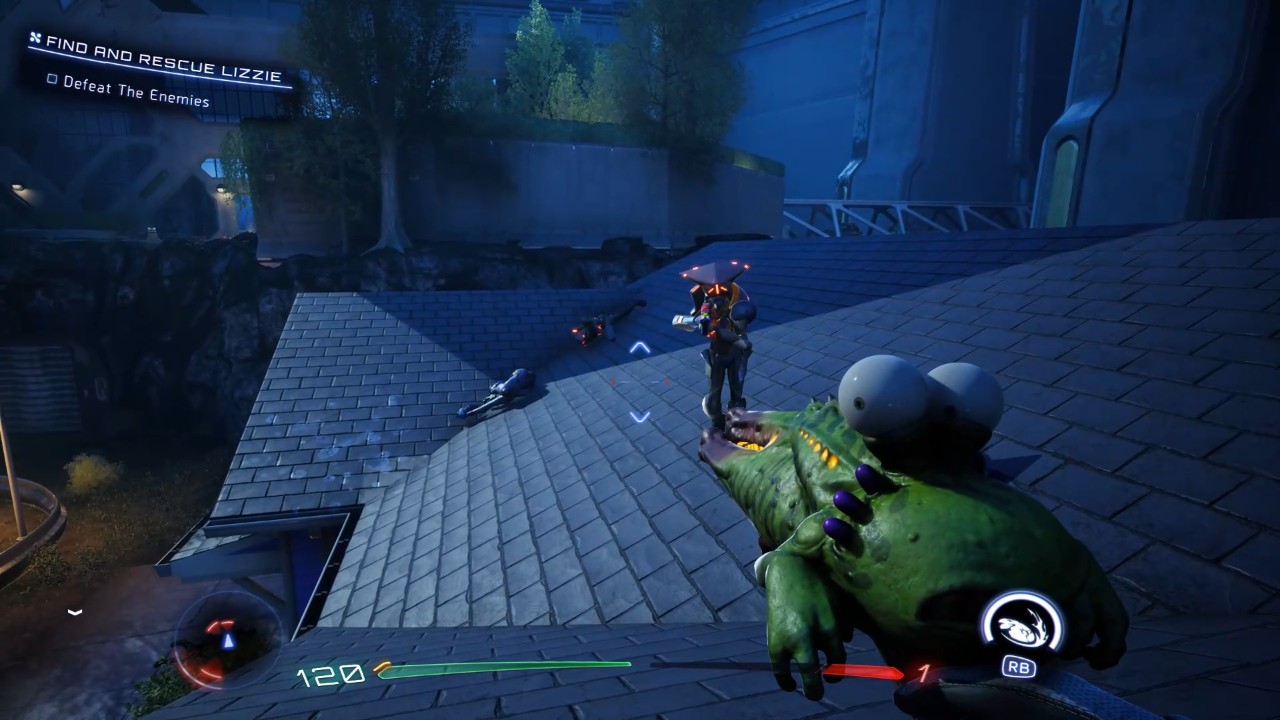Open the circular radar minimap
This screenshot has width=1280, height=720.
tap(226, 640)
